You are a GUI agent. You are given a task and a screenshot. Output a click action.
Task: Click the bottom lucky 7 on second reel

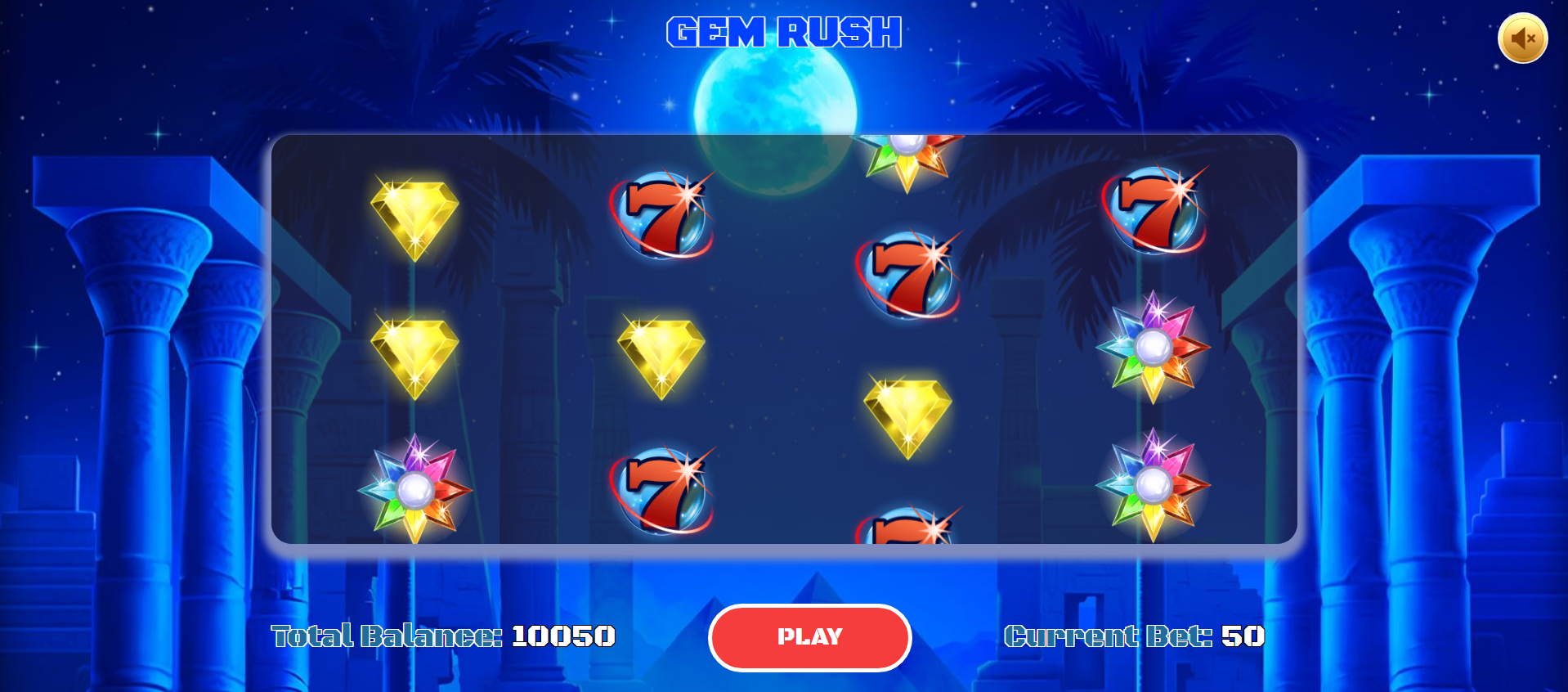click(x=662, y=489)
